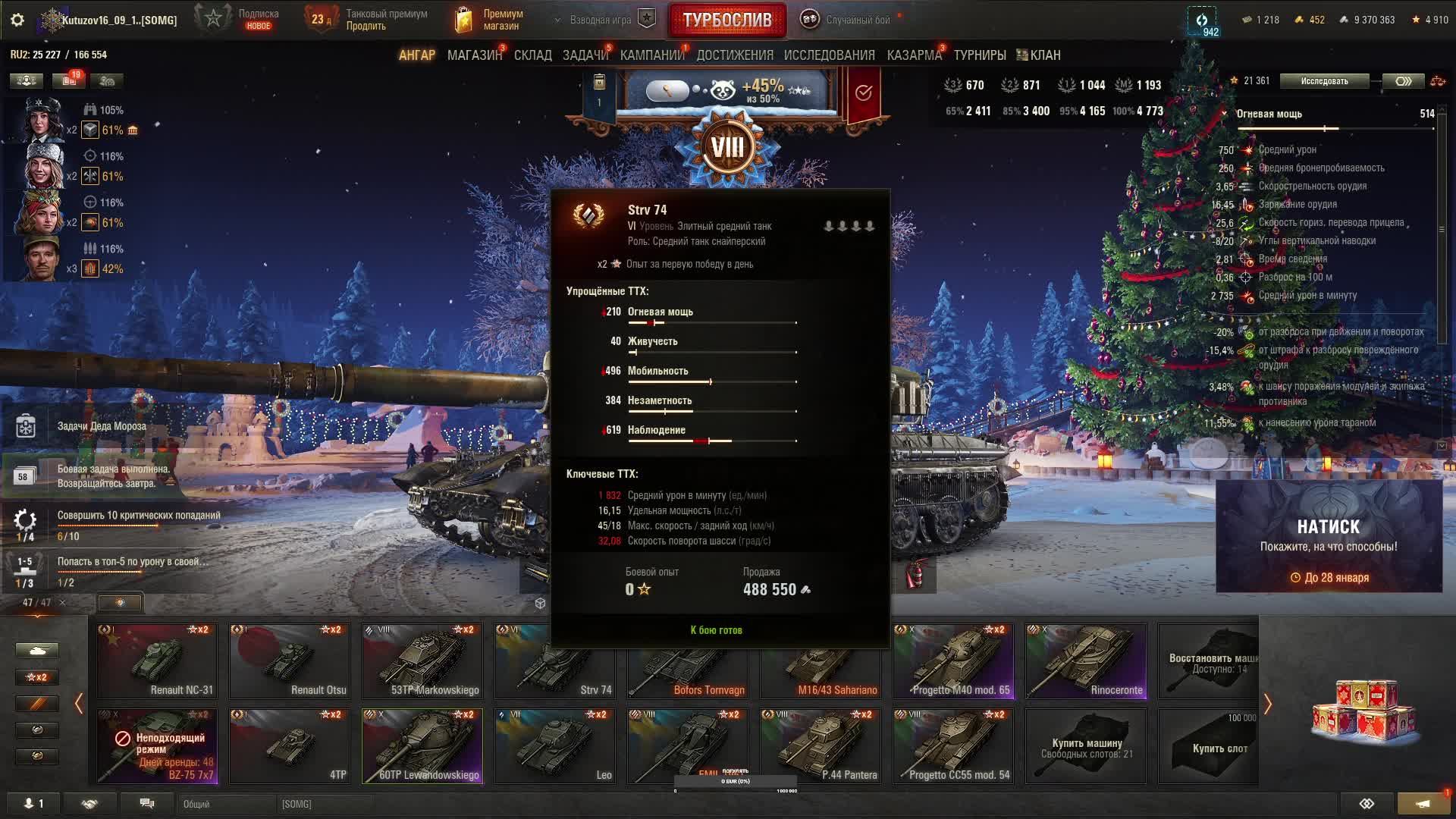This screenshot has height=819, width=1456.
Task: Open the МАГАЗИН shop tab
Action: [474, 55]
